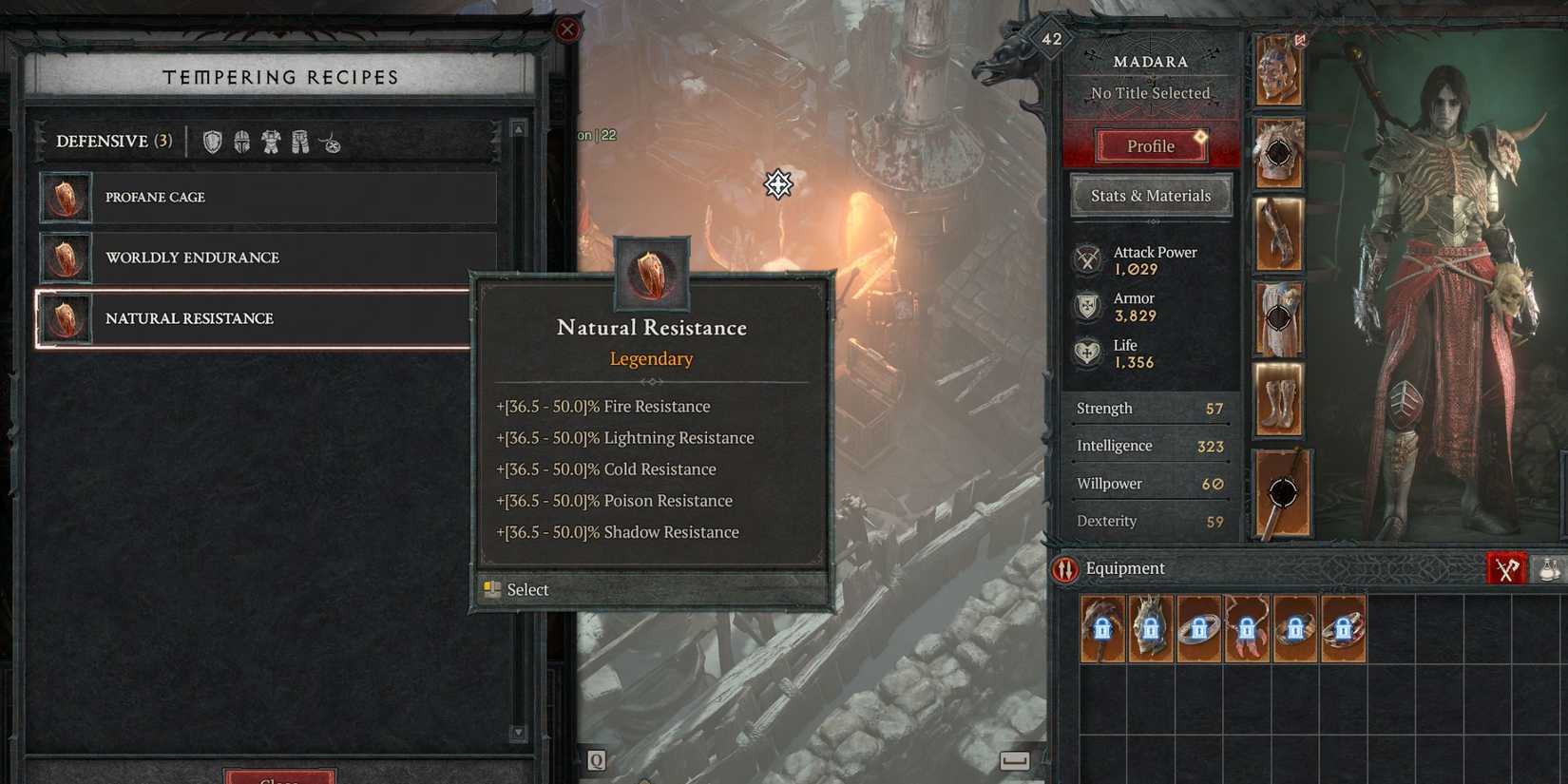Click the Natural Resistance recipe icon

(x=66, y=318)
